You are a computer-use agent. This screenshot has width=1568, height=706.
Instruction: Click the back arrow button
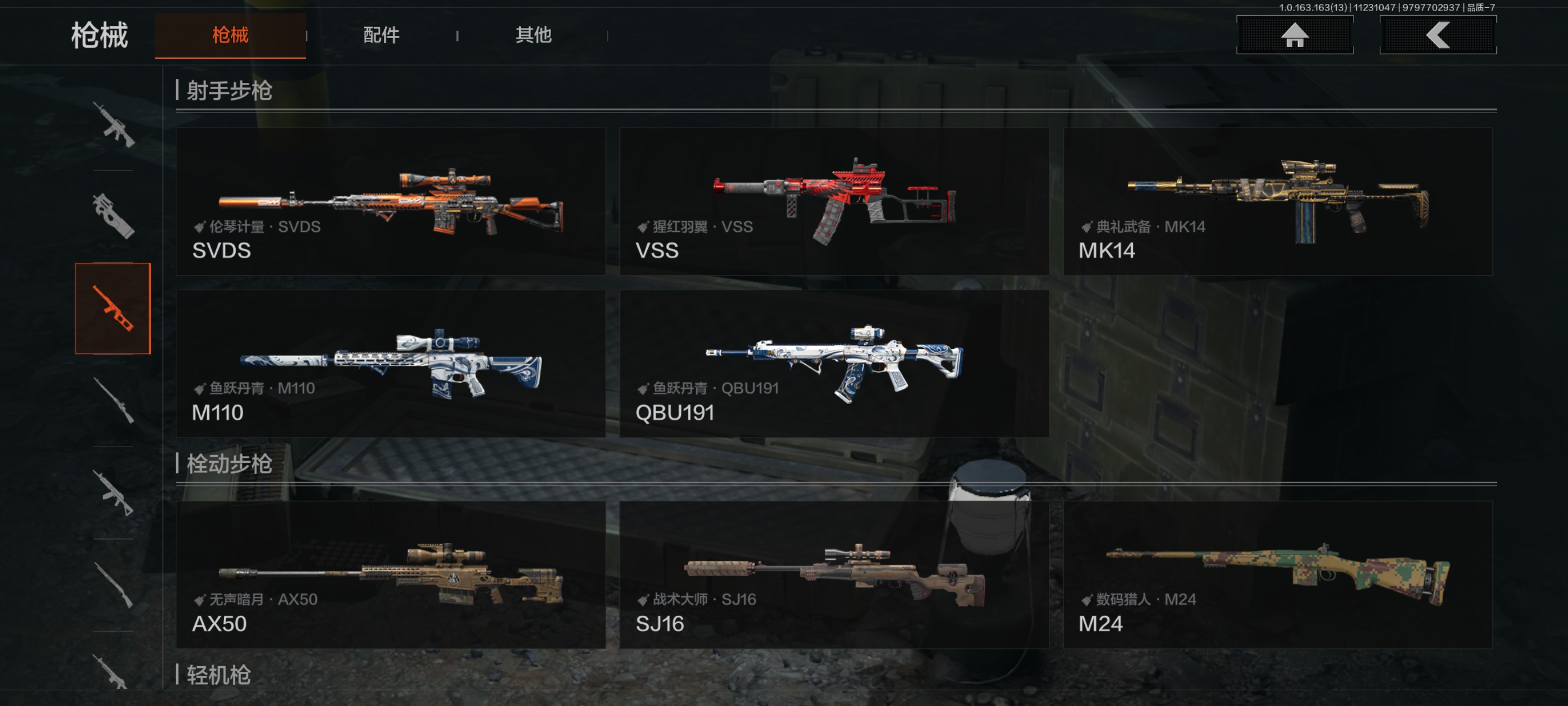point(1437,35)
